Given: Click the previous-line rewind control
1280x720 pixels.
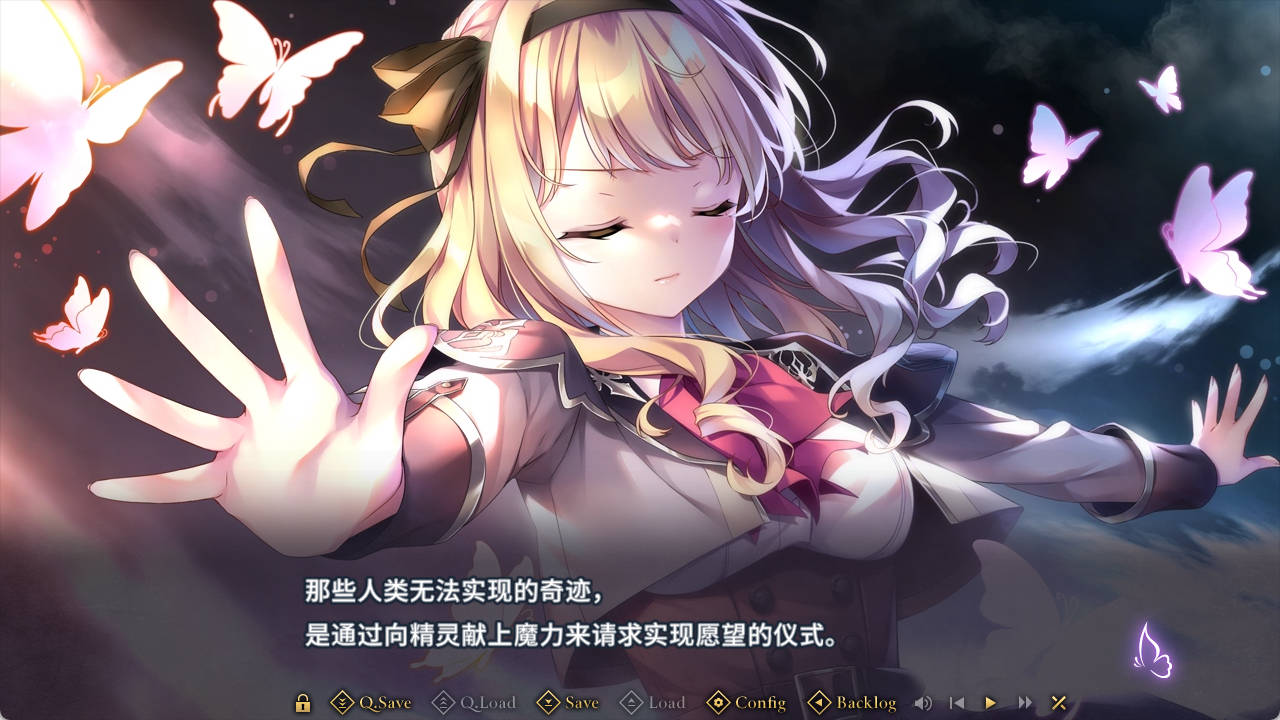Looking at the screenshot, I should (x=957, y=703).
